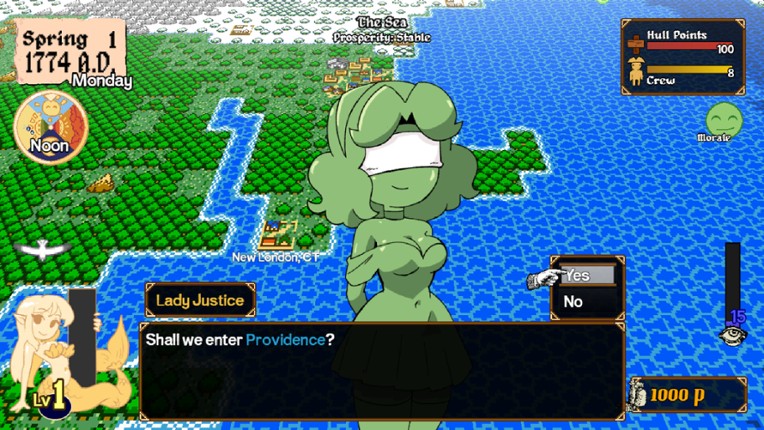
Task: Open the Lv 1 character portrait
Action: point(55,348)
